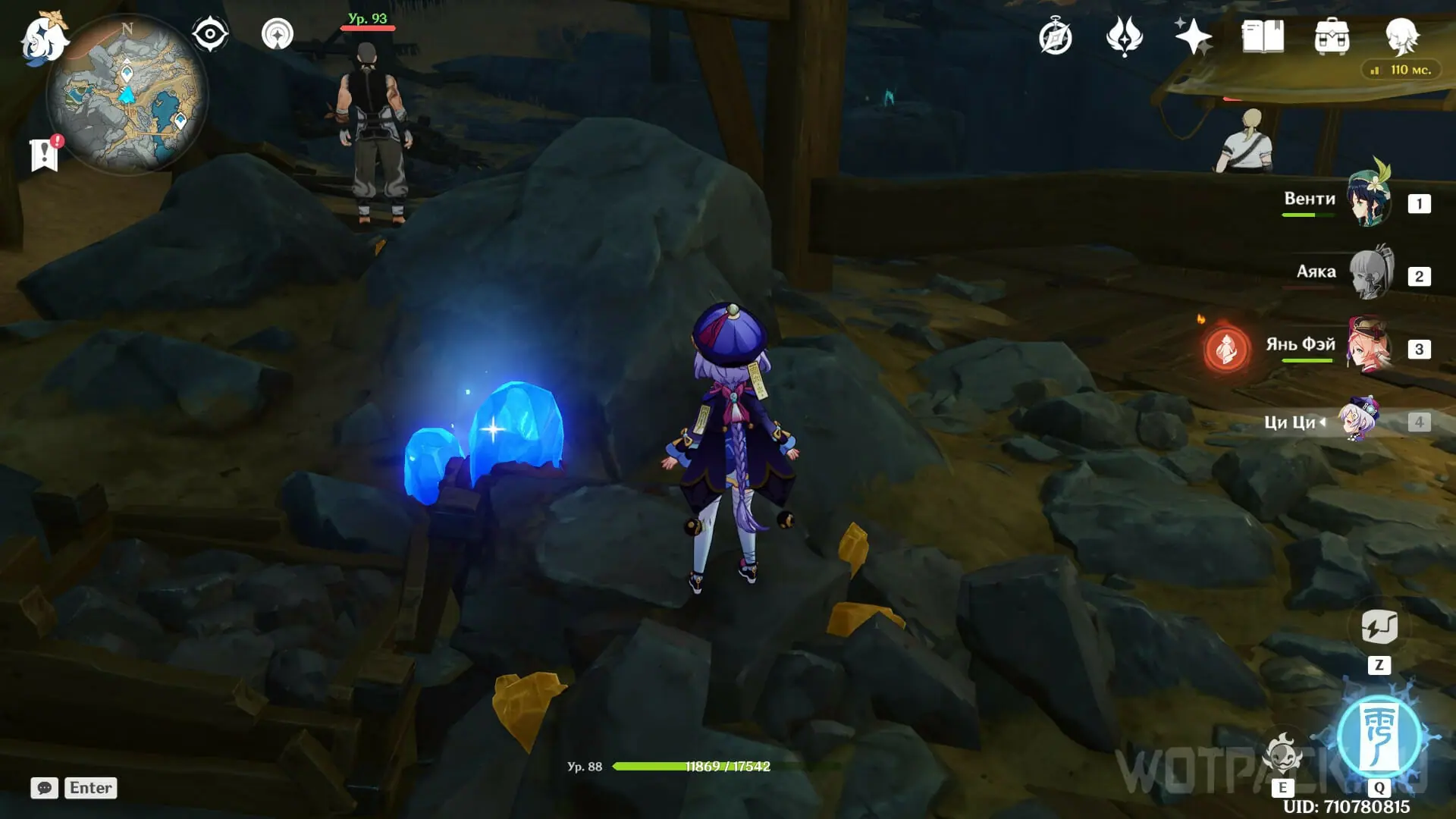Open the adventure compass icon
This screenshot has height=819, width=1456.
pyautogui.click(x=1055, y=37)
